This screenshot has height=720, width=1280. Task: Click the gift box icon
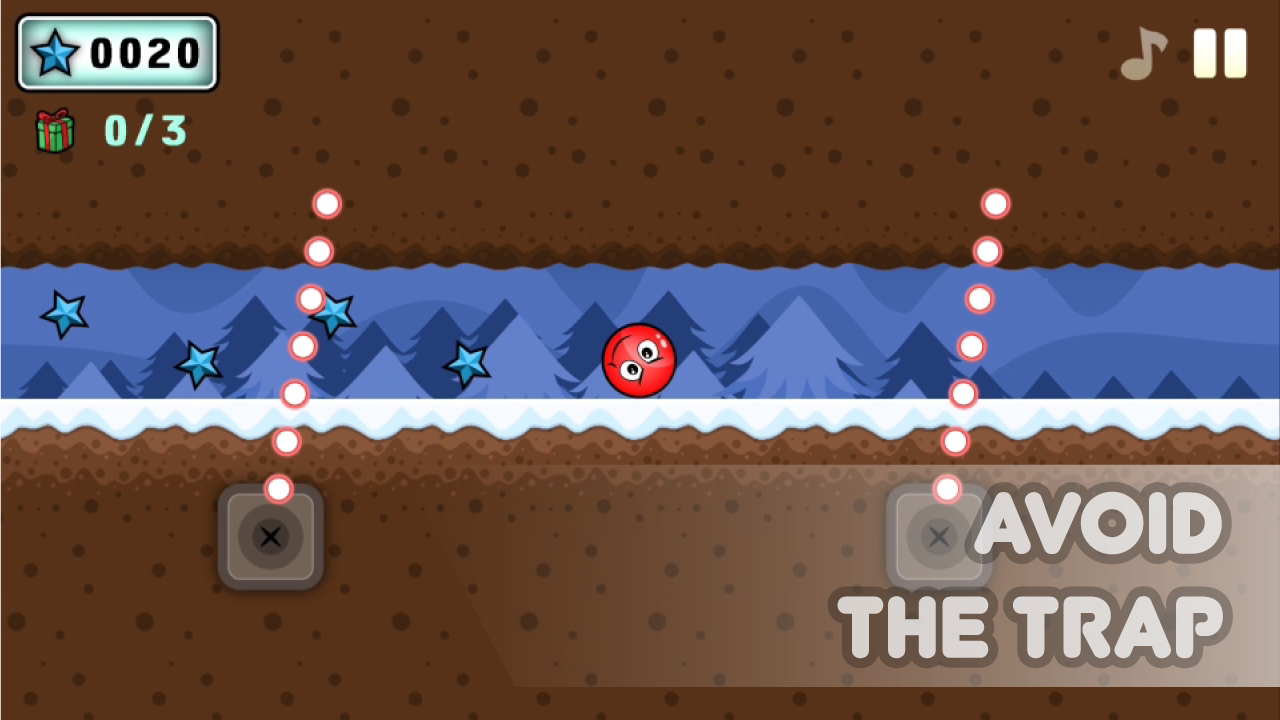(57, 131)
